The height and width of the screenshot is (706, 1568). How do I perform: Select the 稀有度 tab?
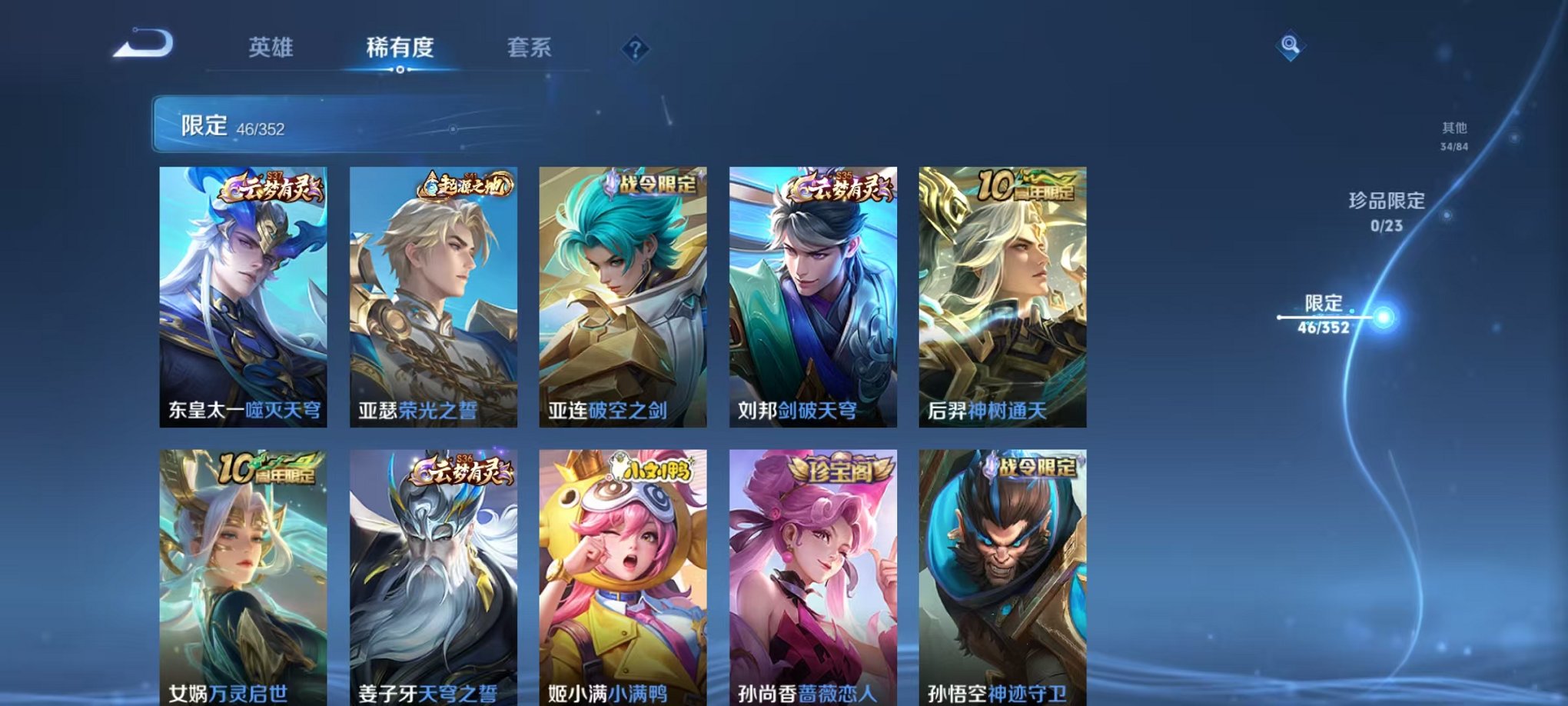(399, 47)
